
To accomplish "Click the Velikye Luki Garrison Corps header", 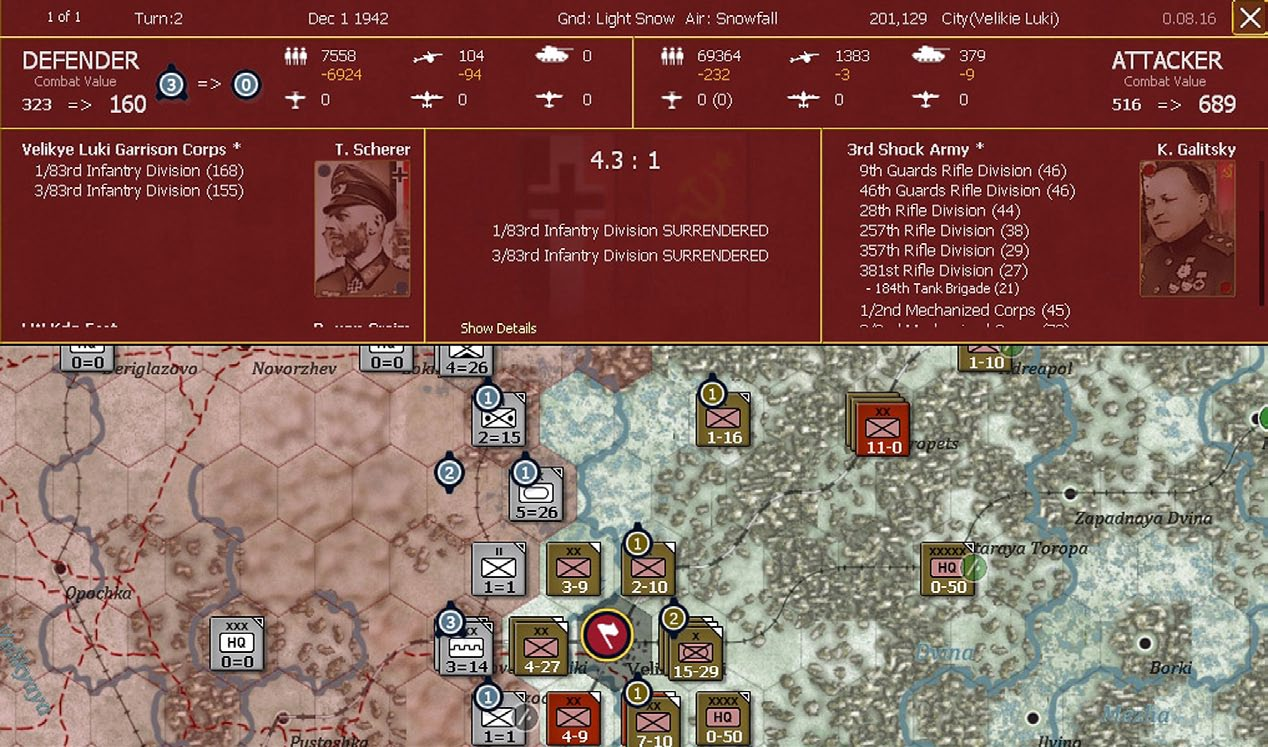I will coord(124,150).
